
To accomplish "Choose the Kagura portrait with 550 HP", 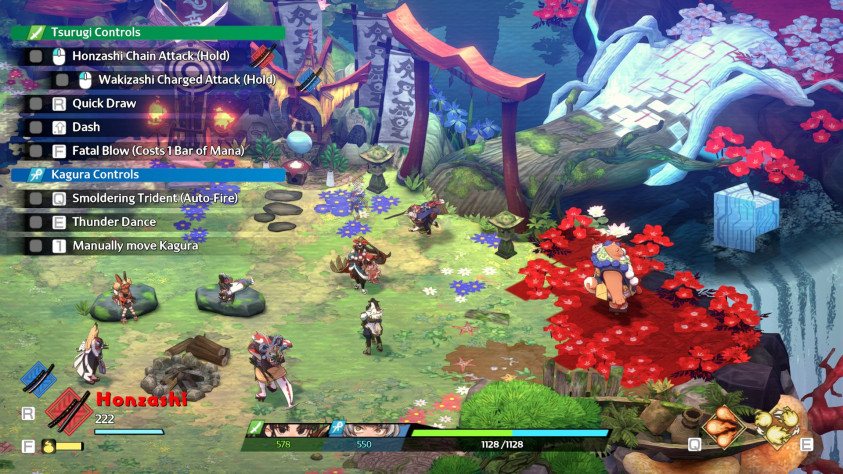I will [376, 432].
